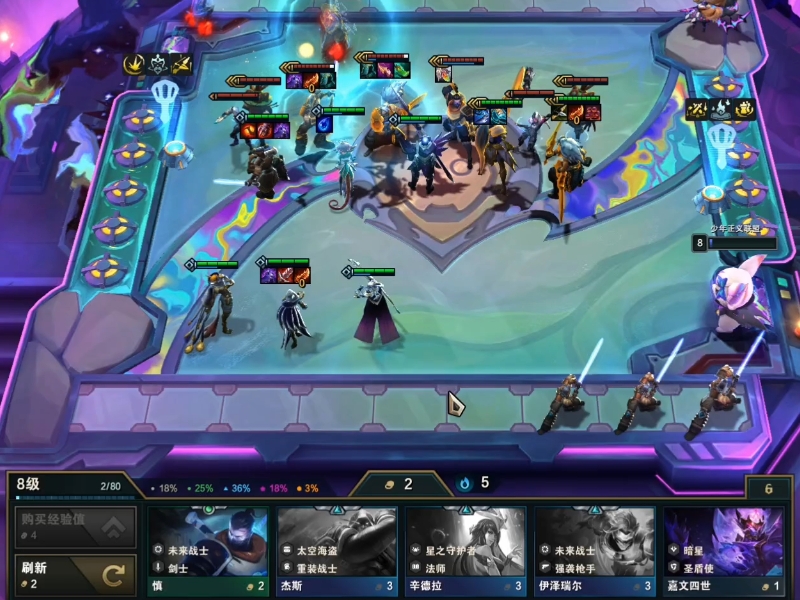Buy 伊泽瑞尔 from the shop
Viewport: 800px width, 600px height.
pyautogui.click(x=595, y=549)
